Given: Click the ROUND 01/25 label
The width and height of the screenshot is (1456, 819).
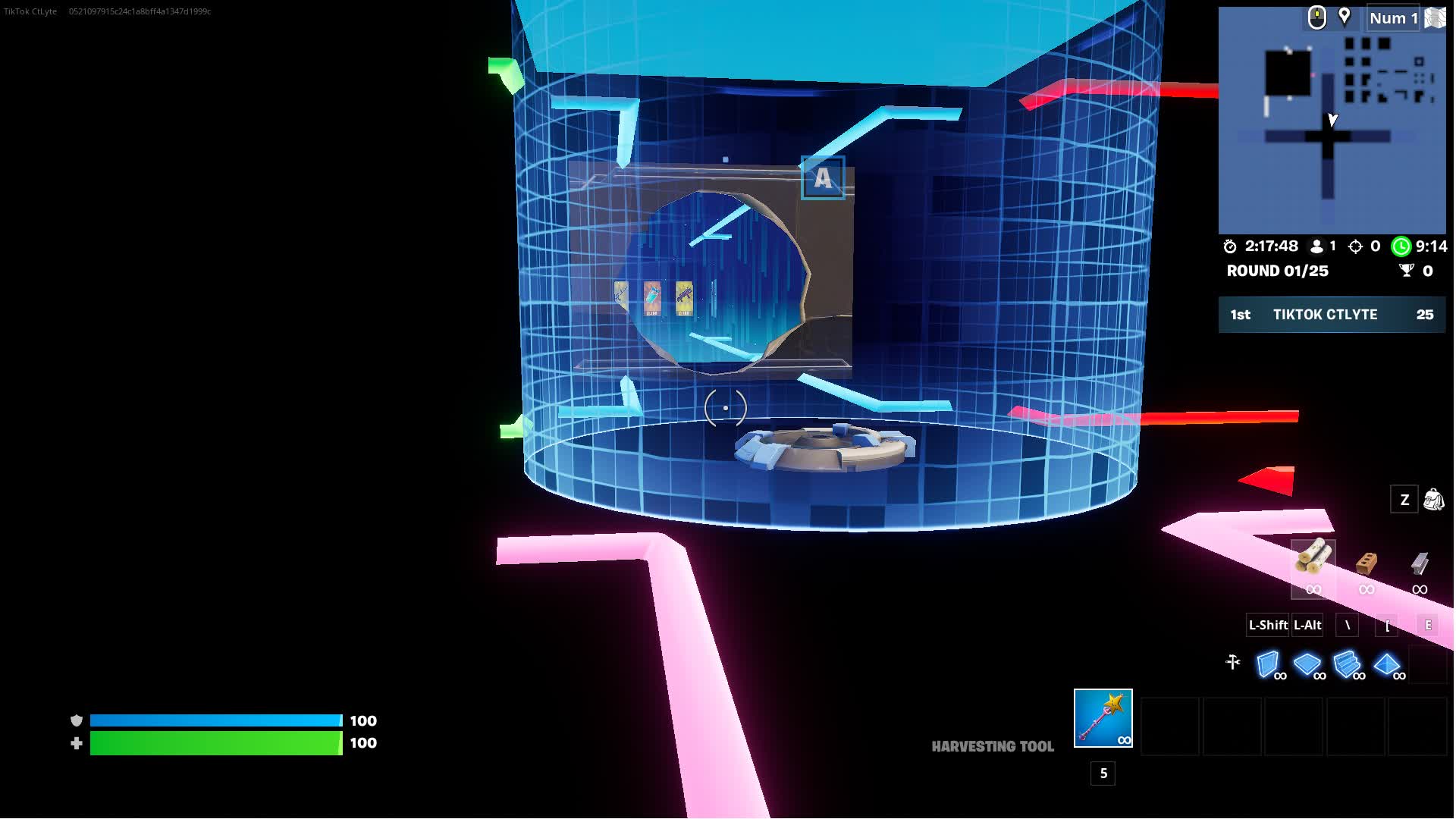Looking at the screenshot, I should pos(1278,271).
